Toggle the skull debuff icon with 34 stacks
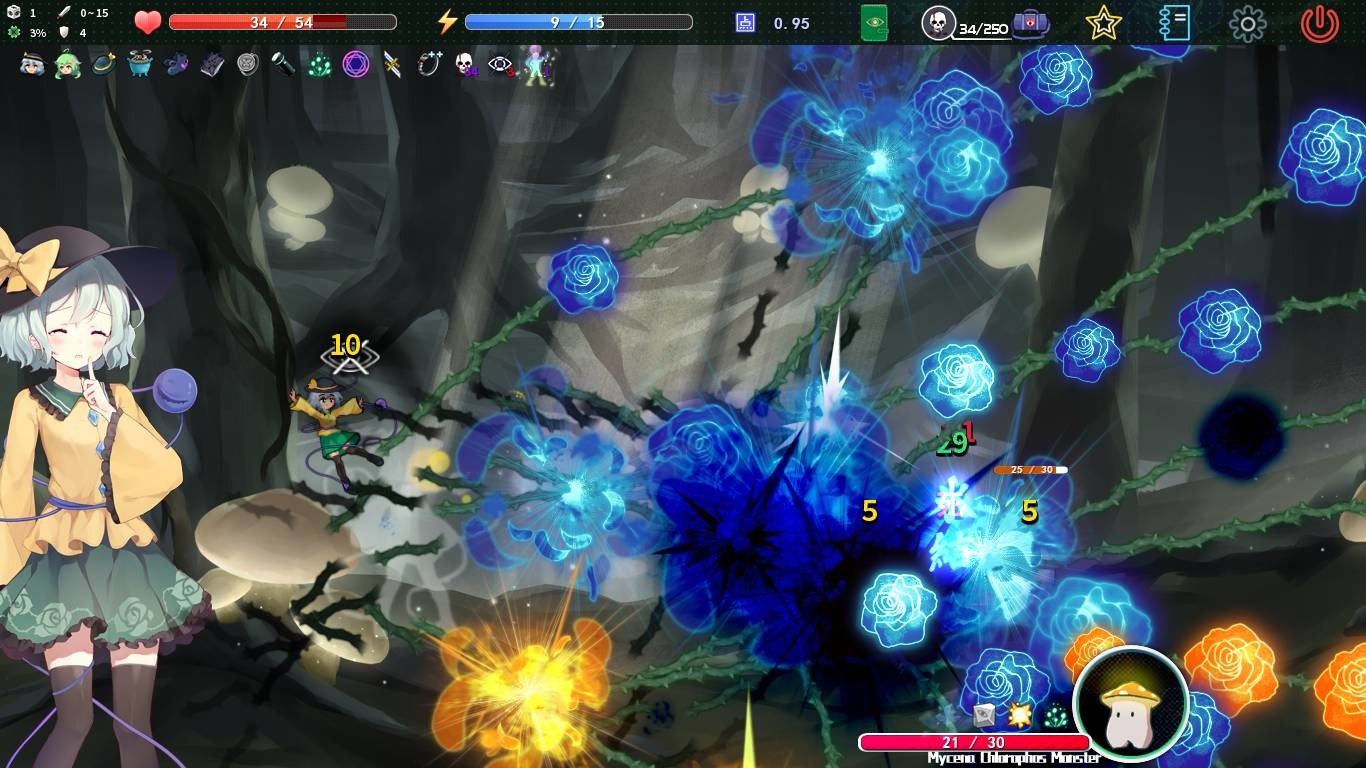This screenshot has height=768, width=1366. (465, 66)
